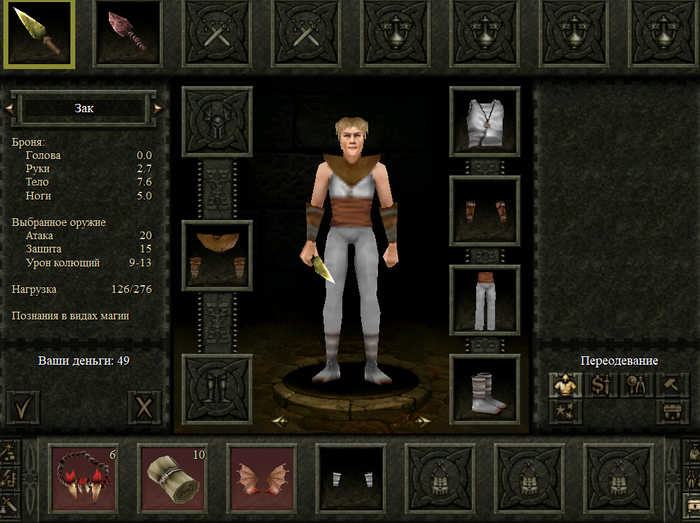Open the hammer repair tab
Image resolution: width=700 pixels, height=523 pixels.
(x=672, y=384)
